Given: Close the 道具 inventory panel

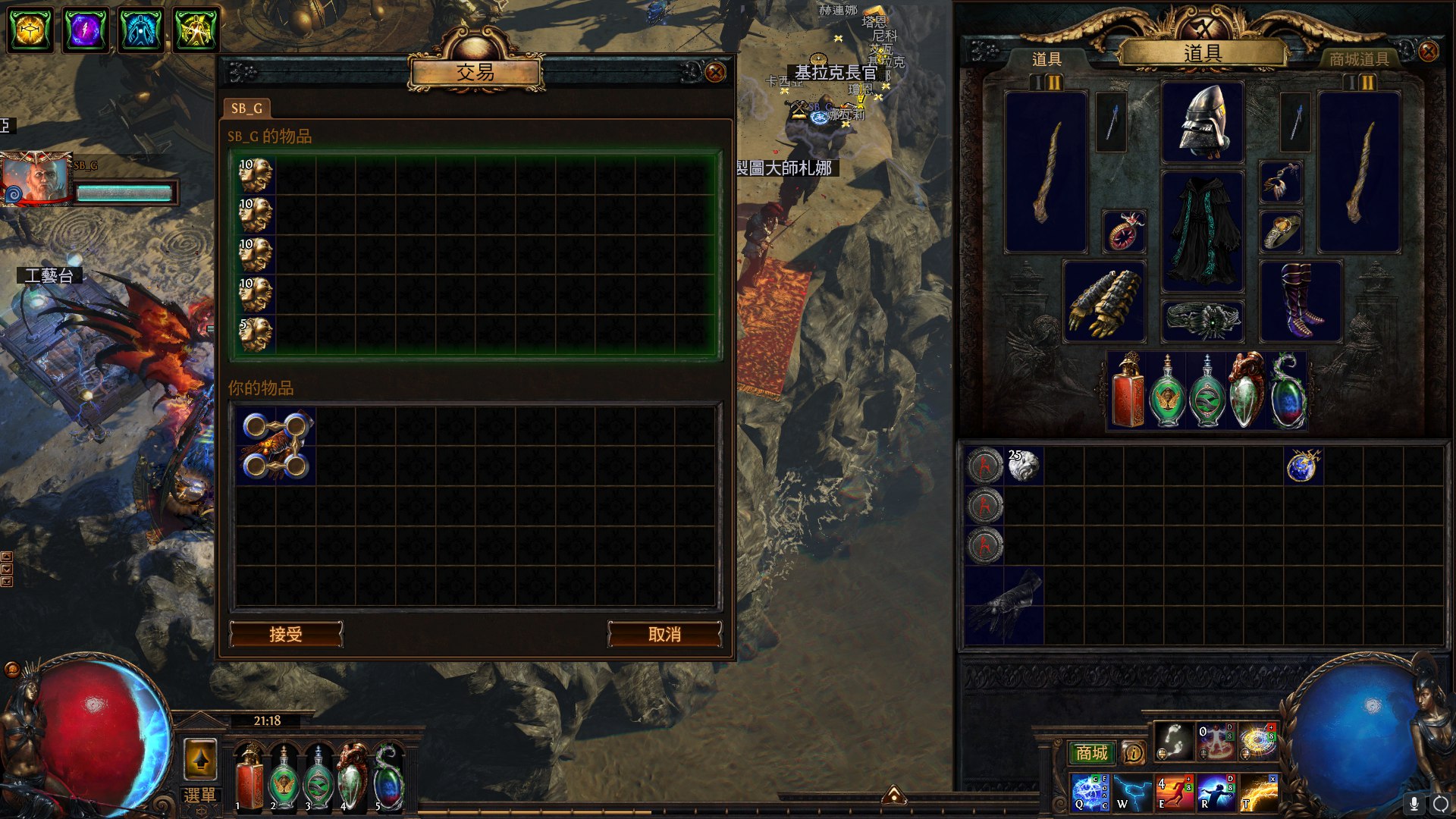Looking at the screenshot, I should [1428, 52].
